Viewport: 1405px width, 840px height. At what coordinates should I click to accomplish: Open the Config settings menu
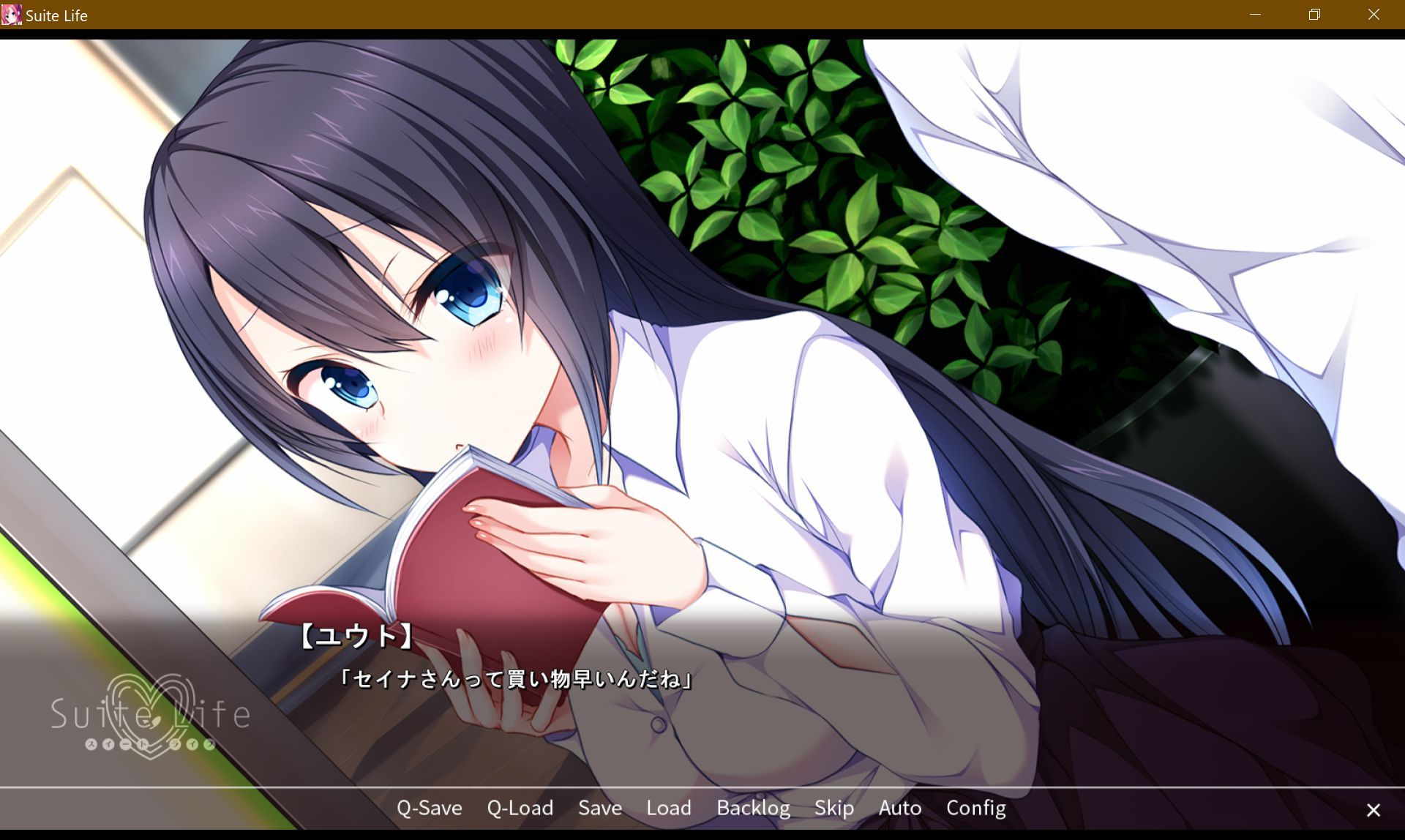point(975,809)
